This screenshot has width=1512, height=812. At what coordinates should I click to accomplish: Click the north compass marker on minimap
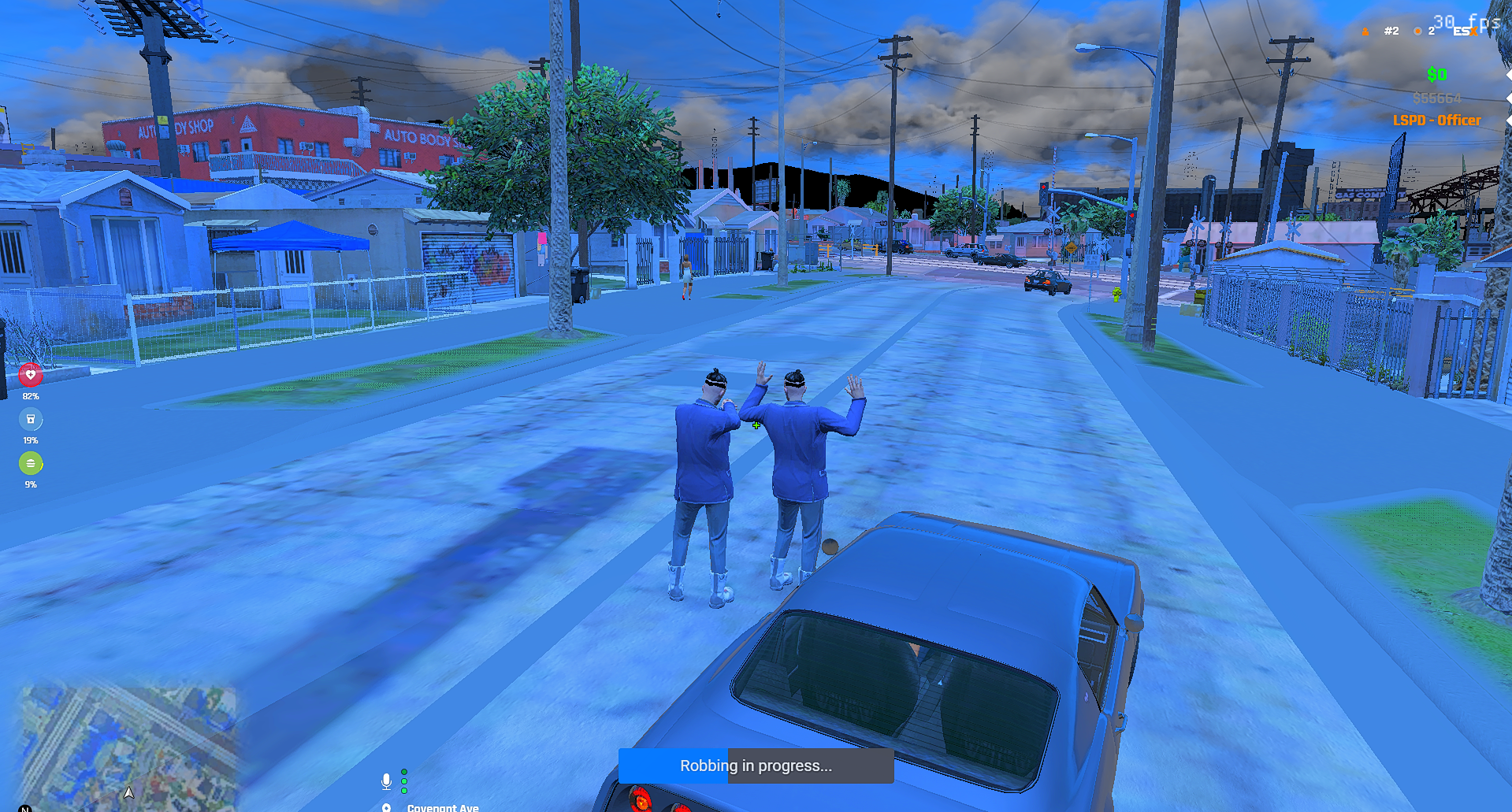(24, 807)
